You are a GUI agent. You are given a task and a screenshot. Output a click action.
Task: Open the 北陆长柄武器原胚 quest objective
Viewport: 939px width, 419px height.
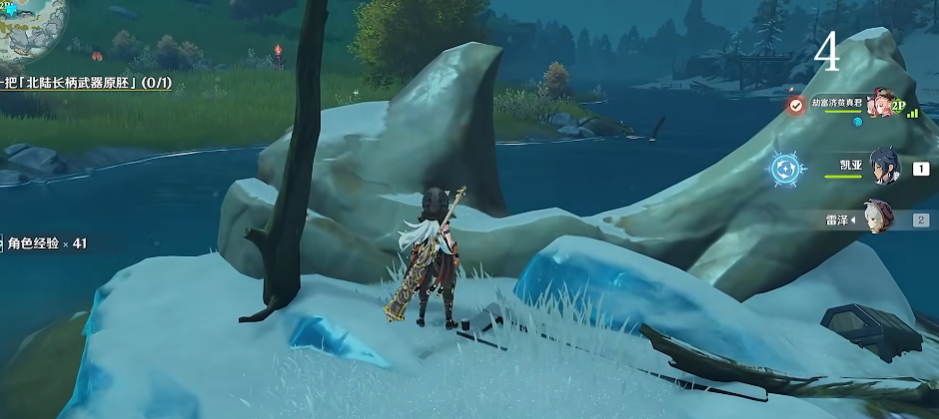click(x=85, y=84)
